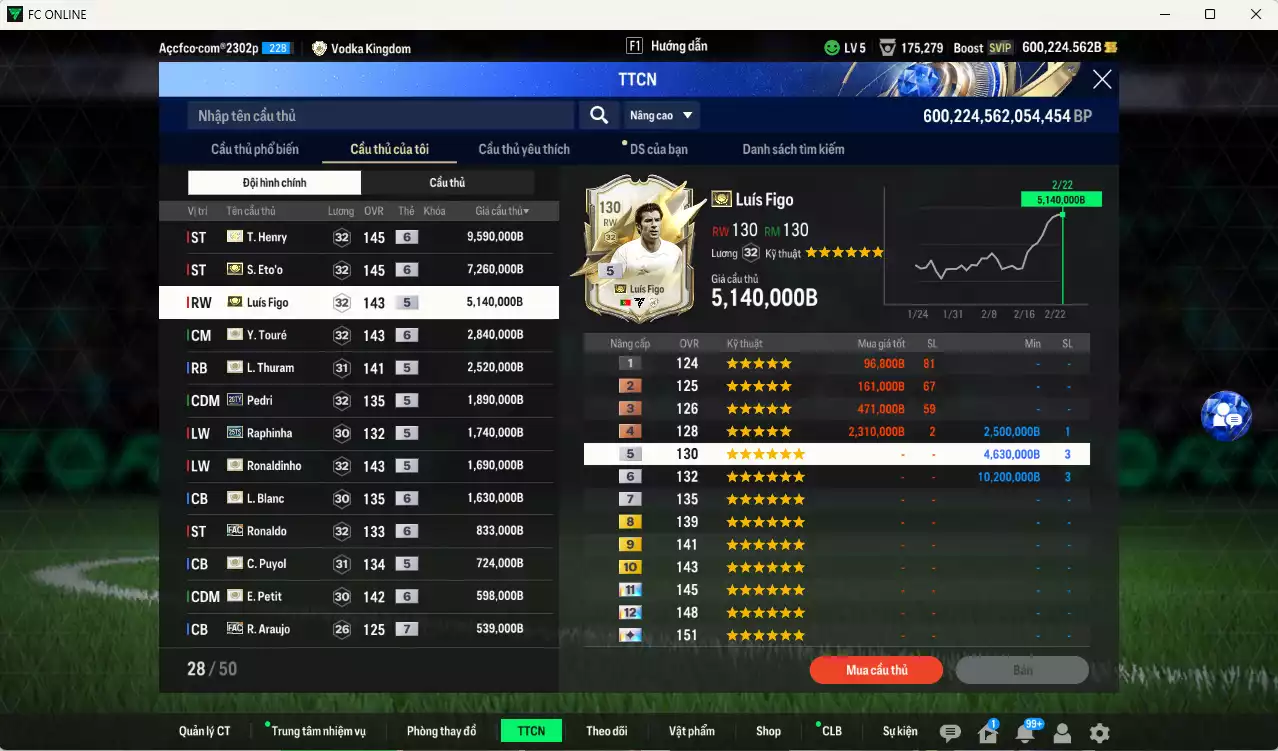Open Phòng thay đồ in the bottom menu
This screenshot has height=751, width=1278.
click(441, 731)
